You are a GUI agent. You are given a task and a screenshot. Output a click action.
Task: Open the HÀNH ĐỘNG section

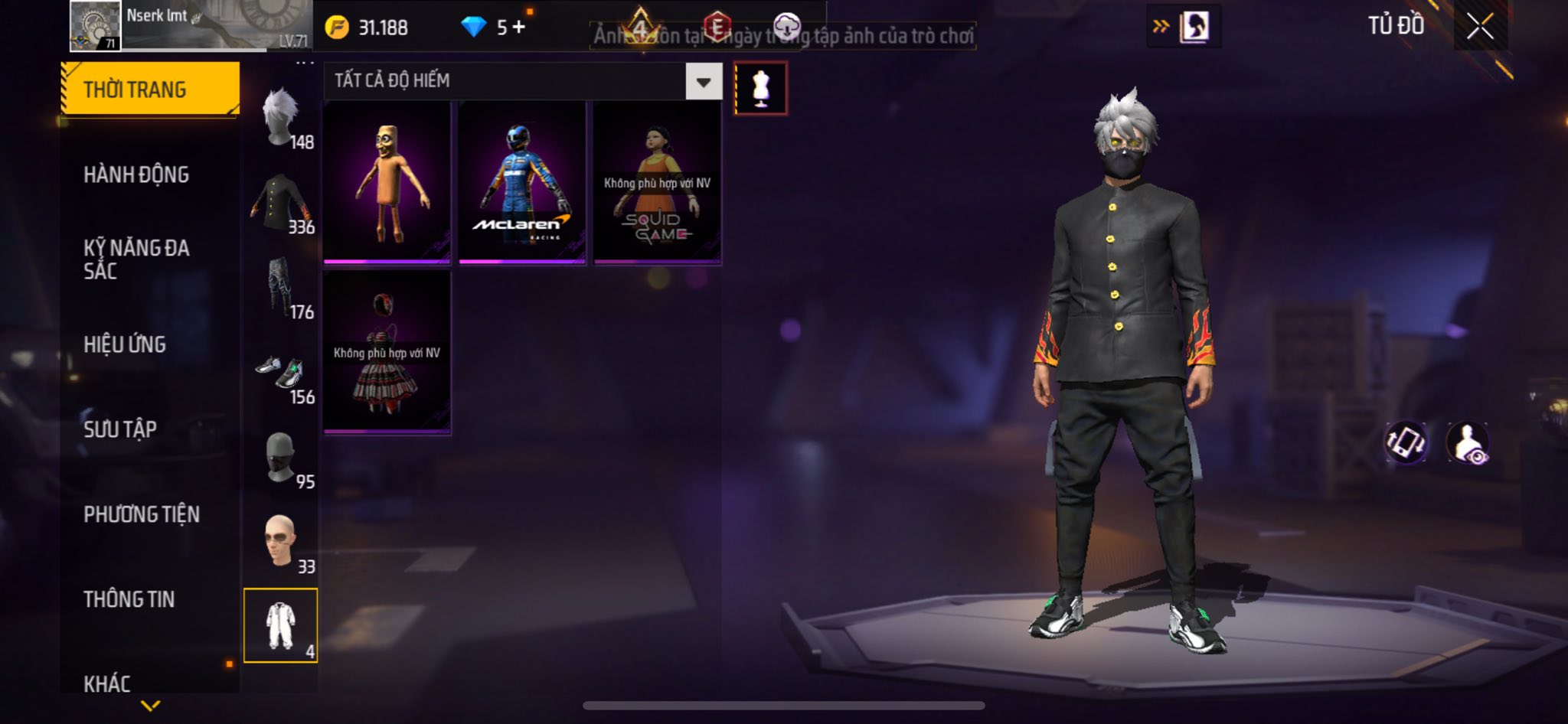136,174
